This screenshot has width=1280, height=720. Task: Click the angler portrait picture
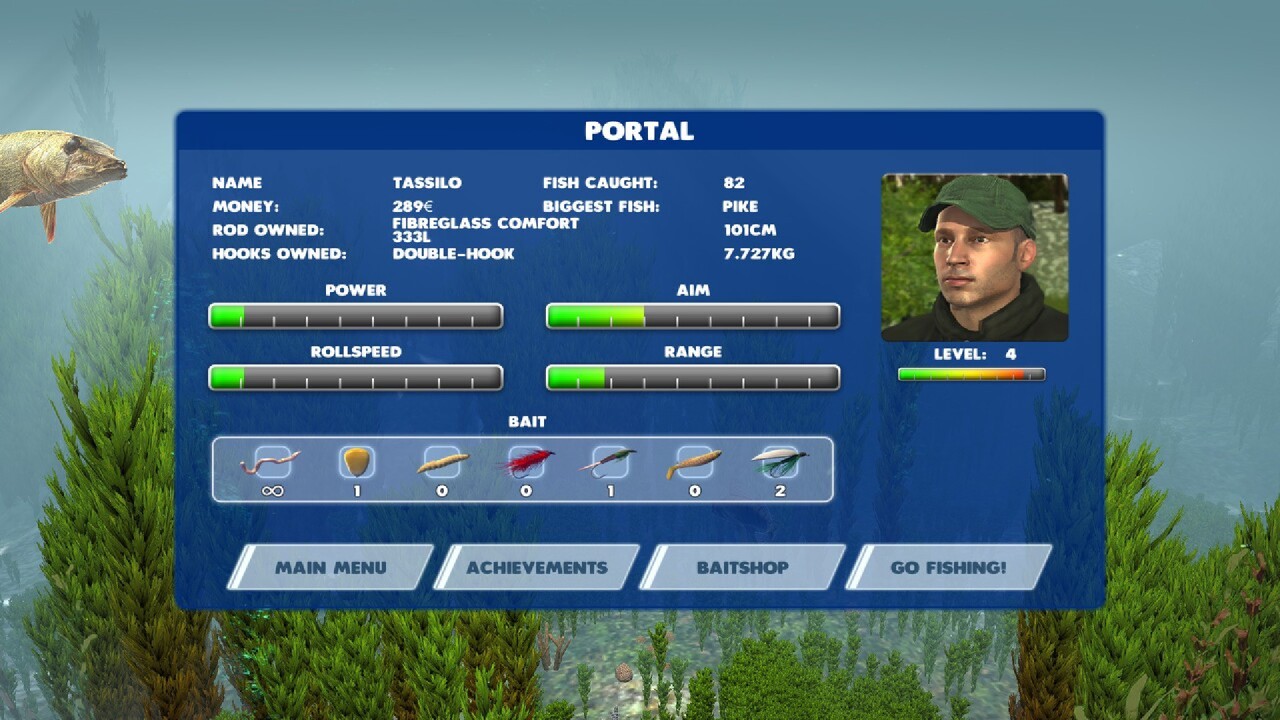(975, 258)
